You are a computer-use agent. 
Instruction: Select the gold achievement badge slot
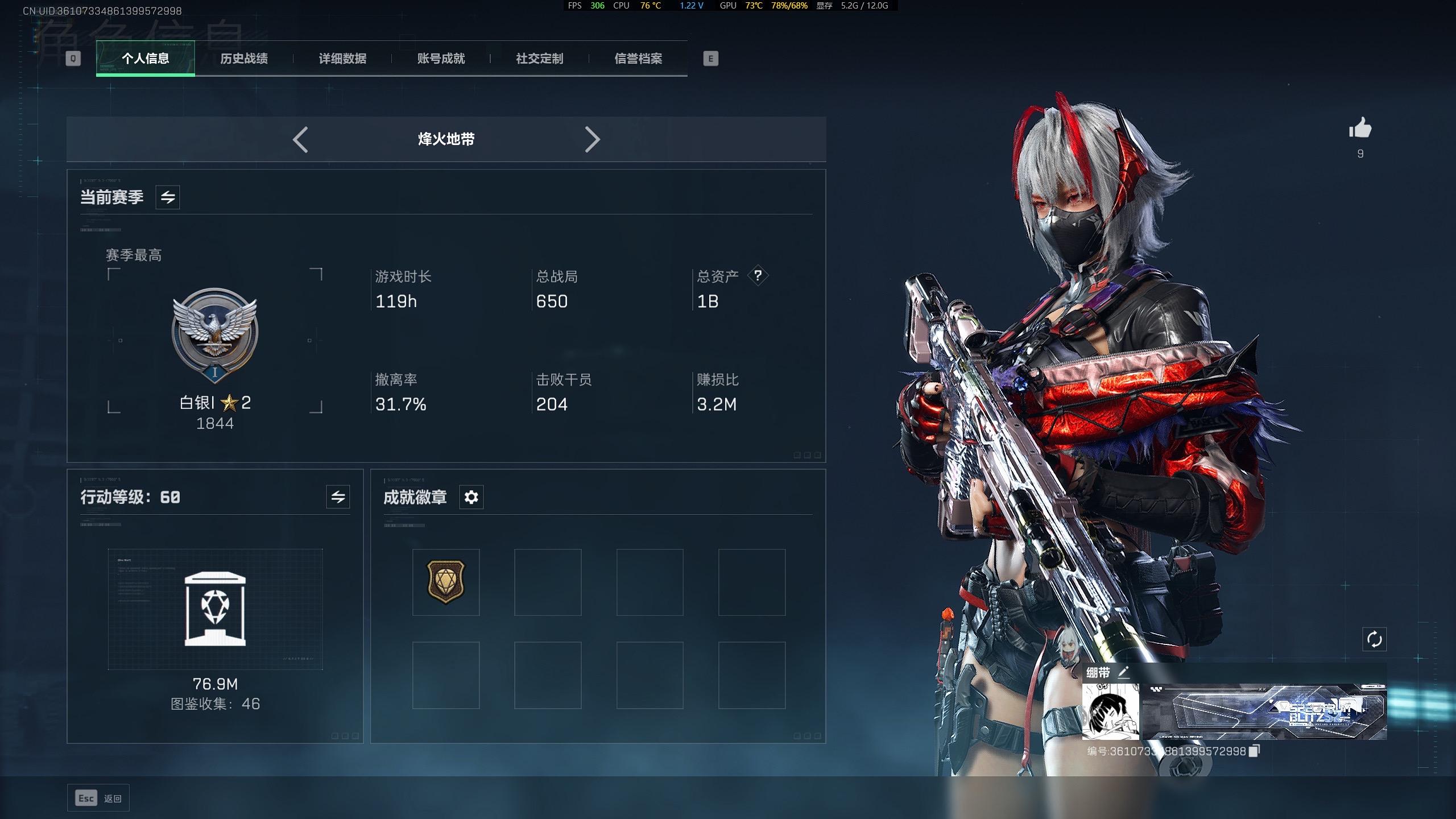tap(446, 582)
